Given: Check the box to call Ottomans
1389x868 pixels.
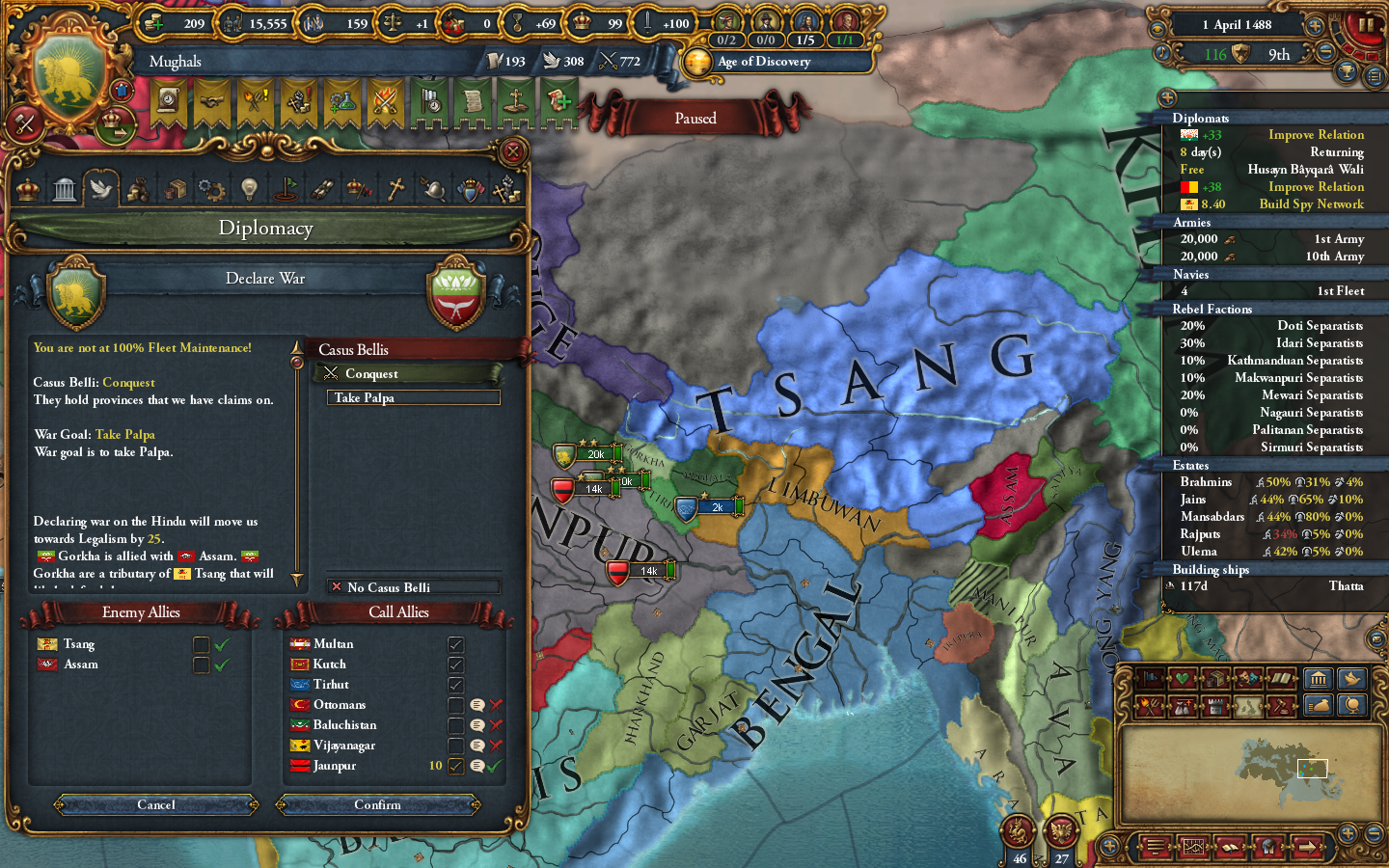Looking at the screenshot, I should click(x=454, y=704).
